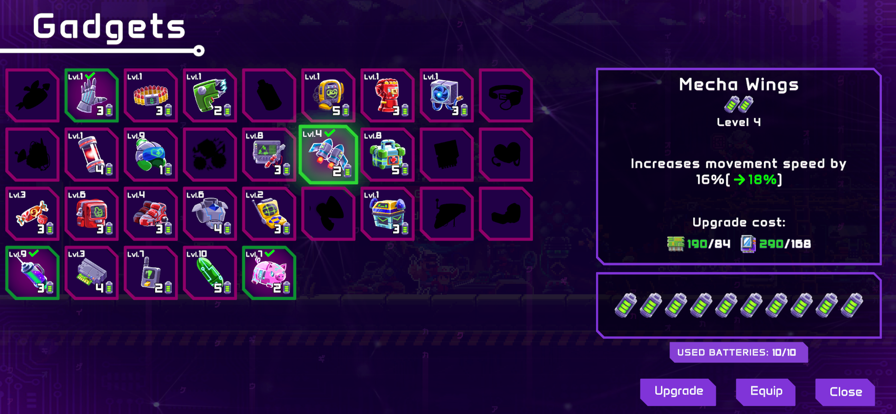Select the red canister gadget

tap(92, 155)
